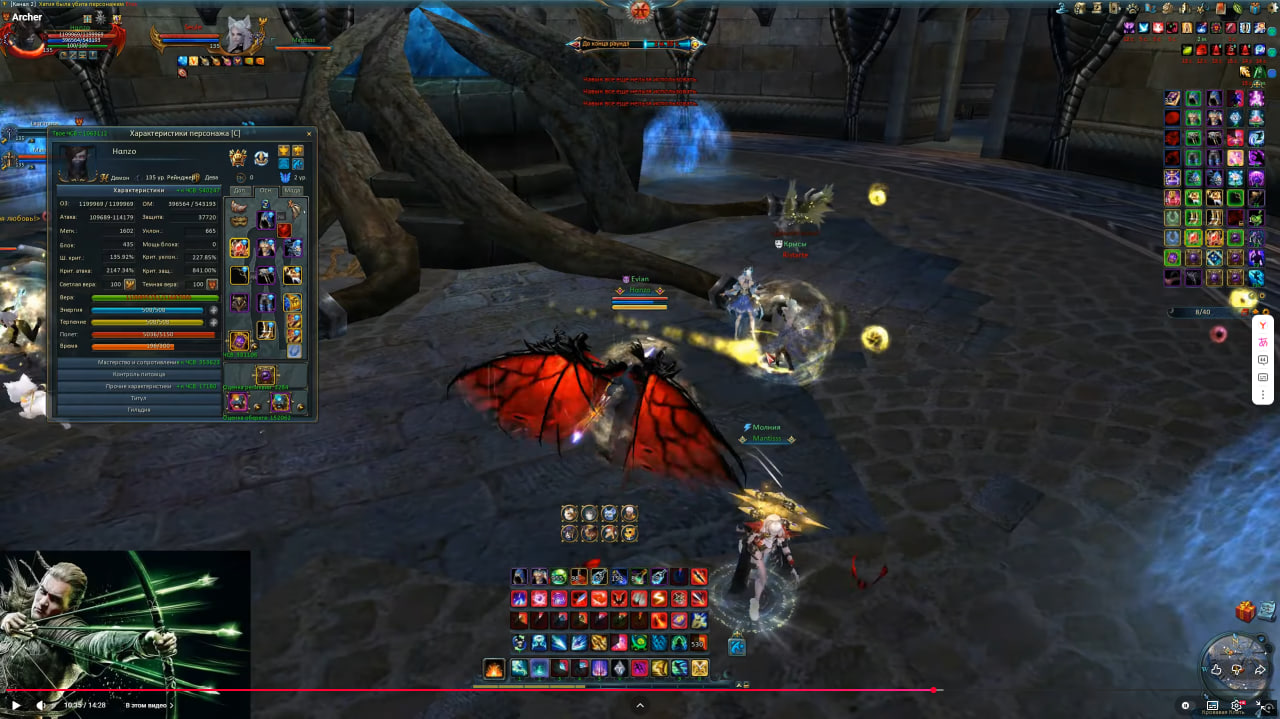Expand the Прочие характеристики section
The image size is (1280, 719).
139,386
